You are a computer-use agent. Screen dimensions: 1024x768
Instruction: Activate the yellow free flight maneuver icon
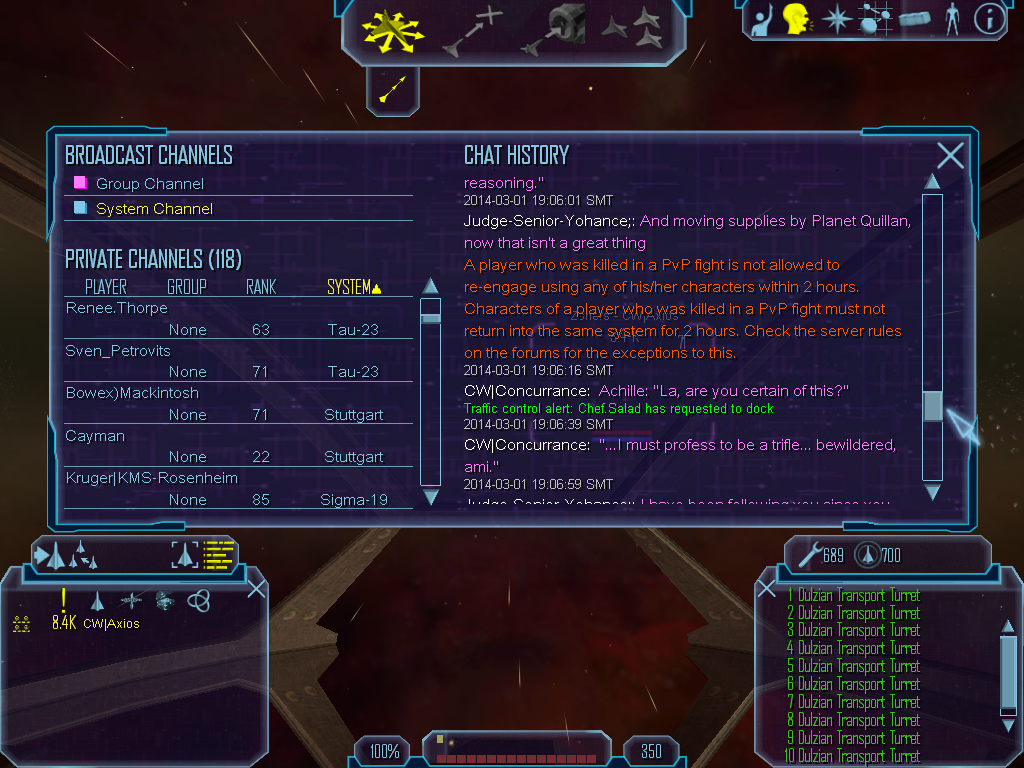point(392,30)
